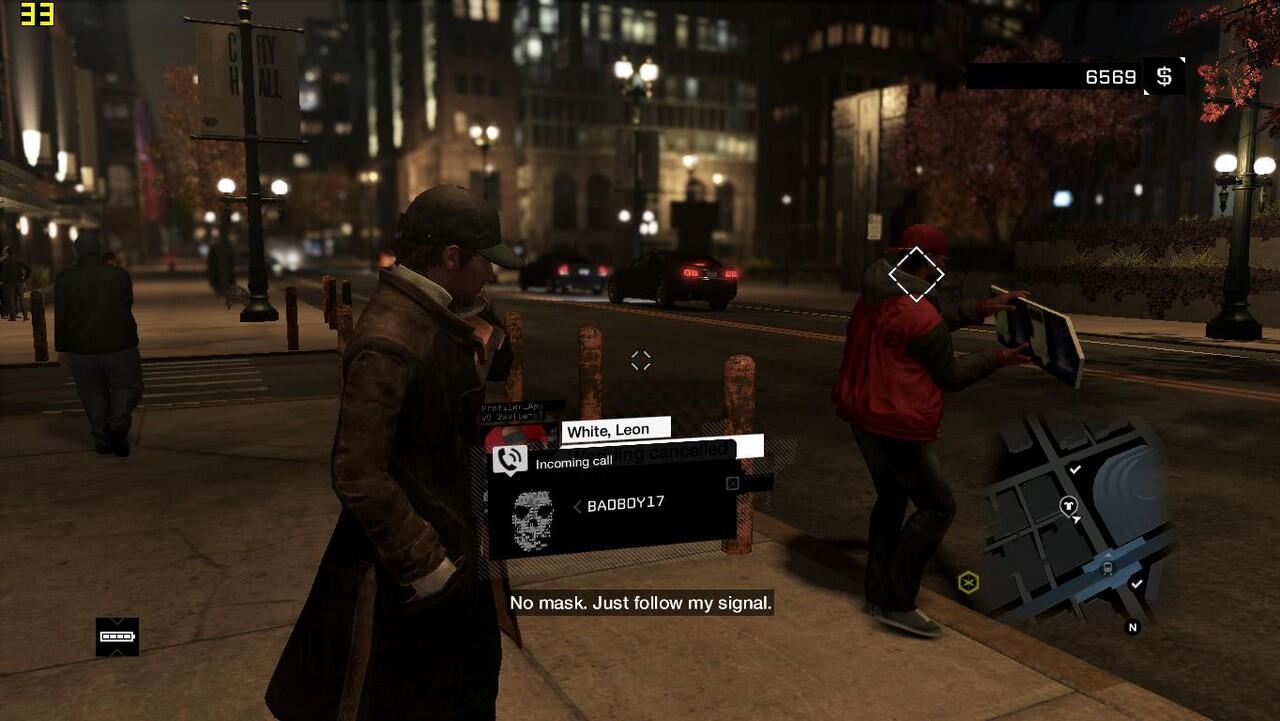This screenshot has width=1280, height=721.
Task: Click the phone battery icon
Action: [117, 636]
